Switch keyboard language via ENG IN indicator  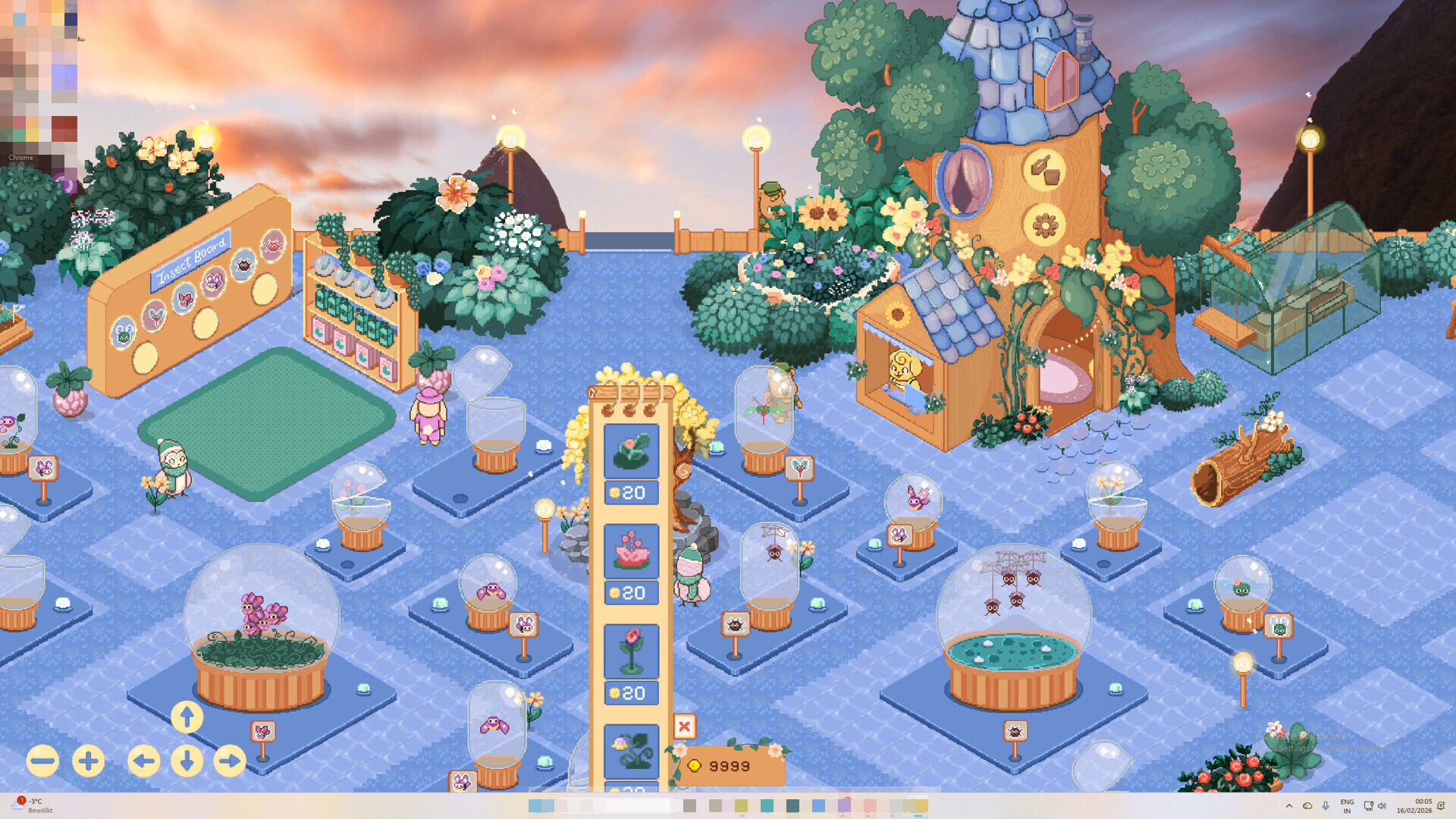pyautogui.click(x=1347, y=806)
